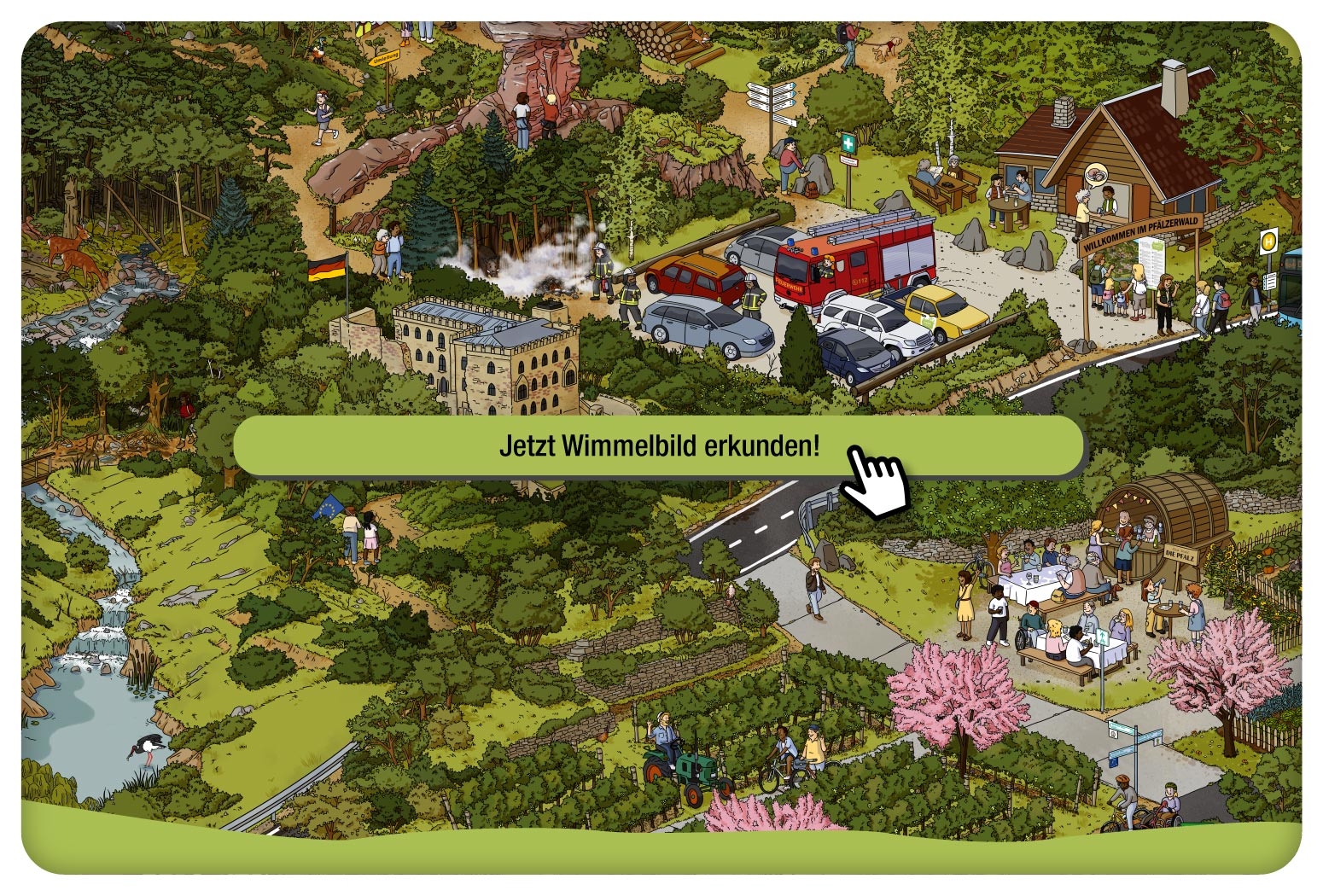Click the Jetzt Wimmelbild erkunden! button
This screenshot has width=1323, height=896.
pos(658,445)
